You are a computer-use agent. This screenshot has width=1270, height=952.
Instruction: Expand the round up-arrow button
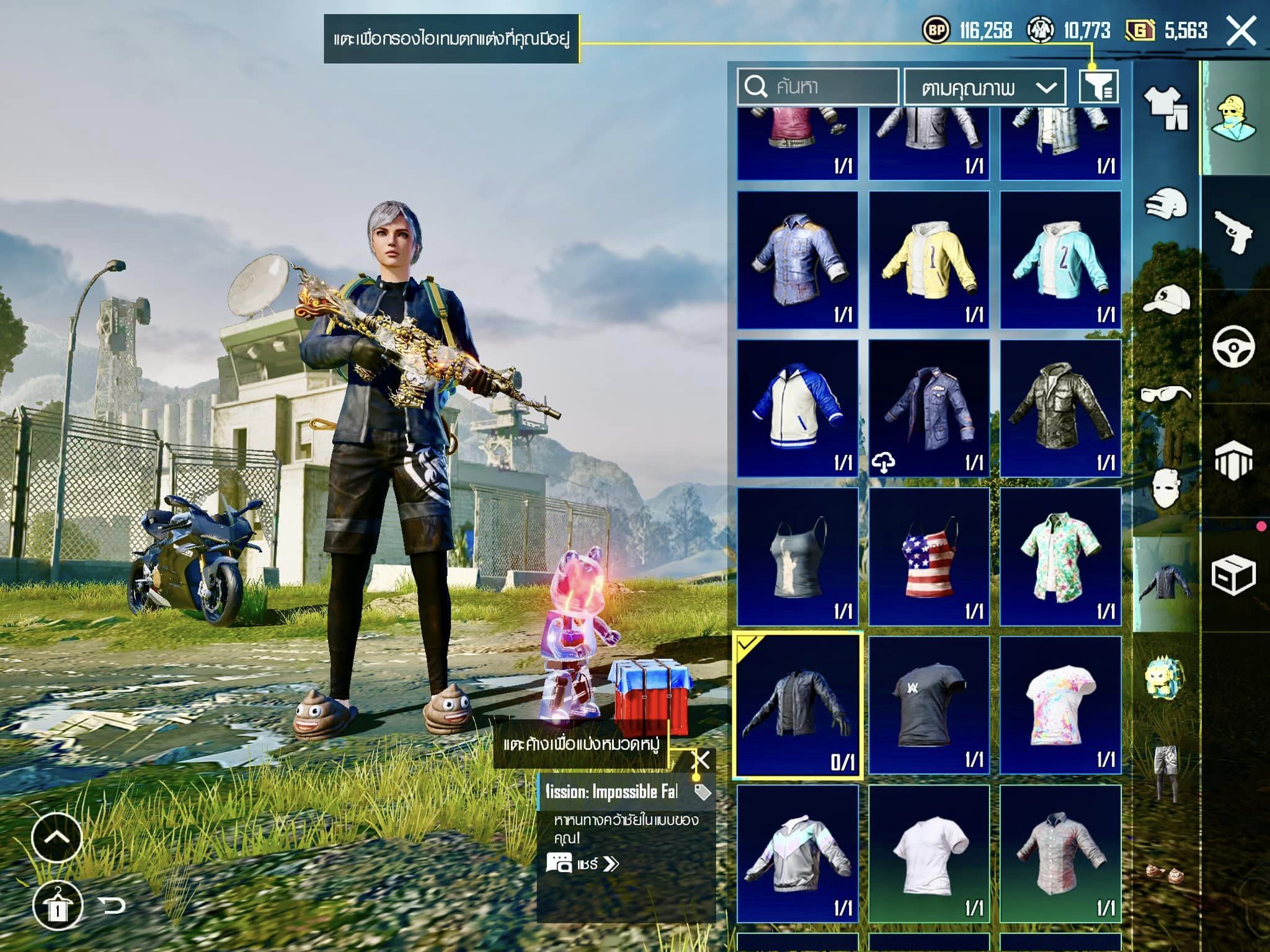click(x=56, y=837)
